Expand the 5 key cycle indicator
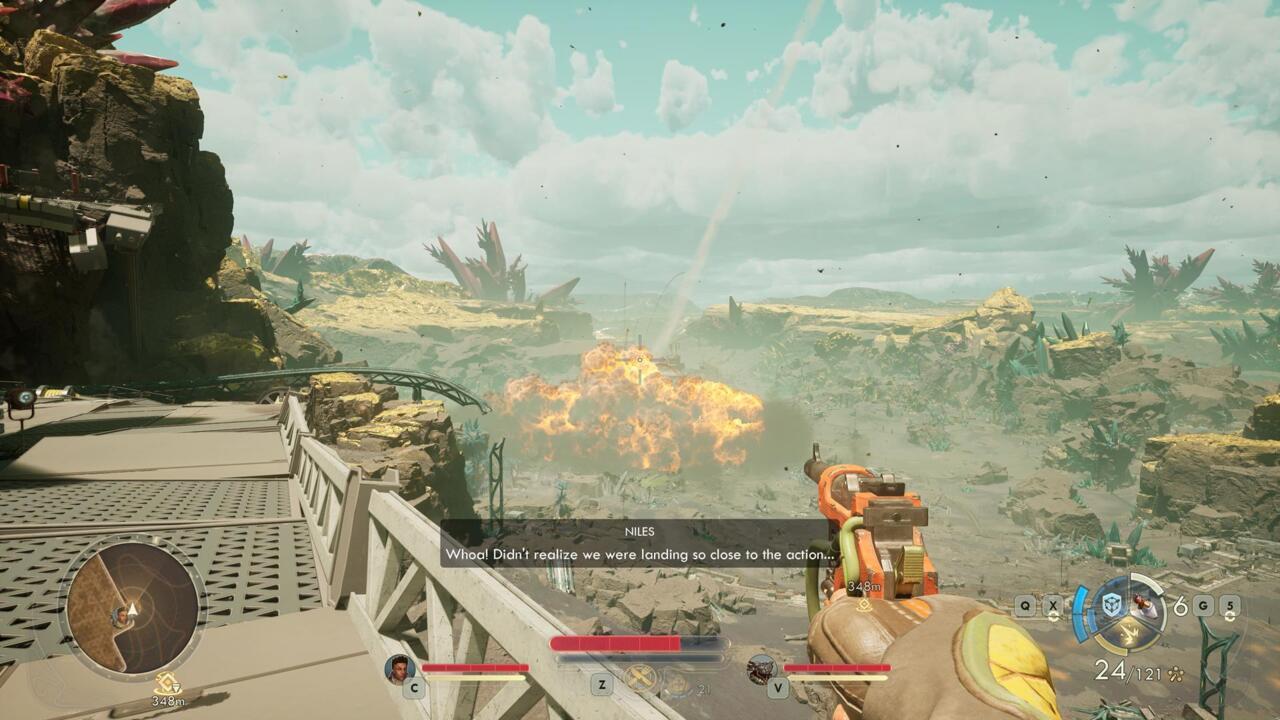 pos(1230,616)
